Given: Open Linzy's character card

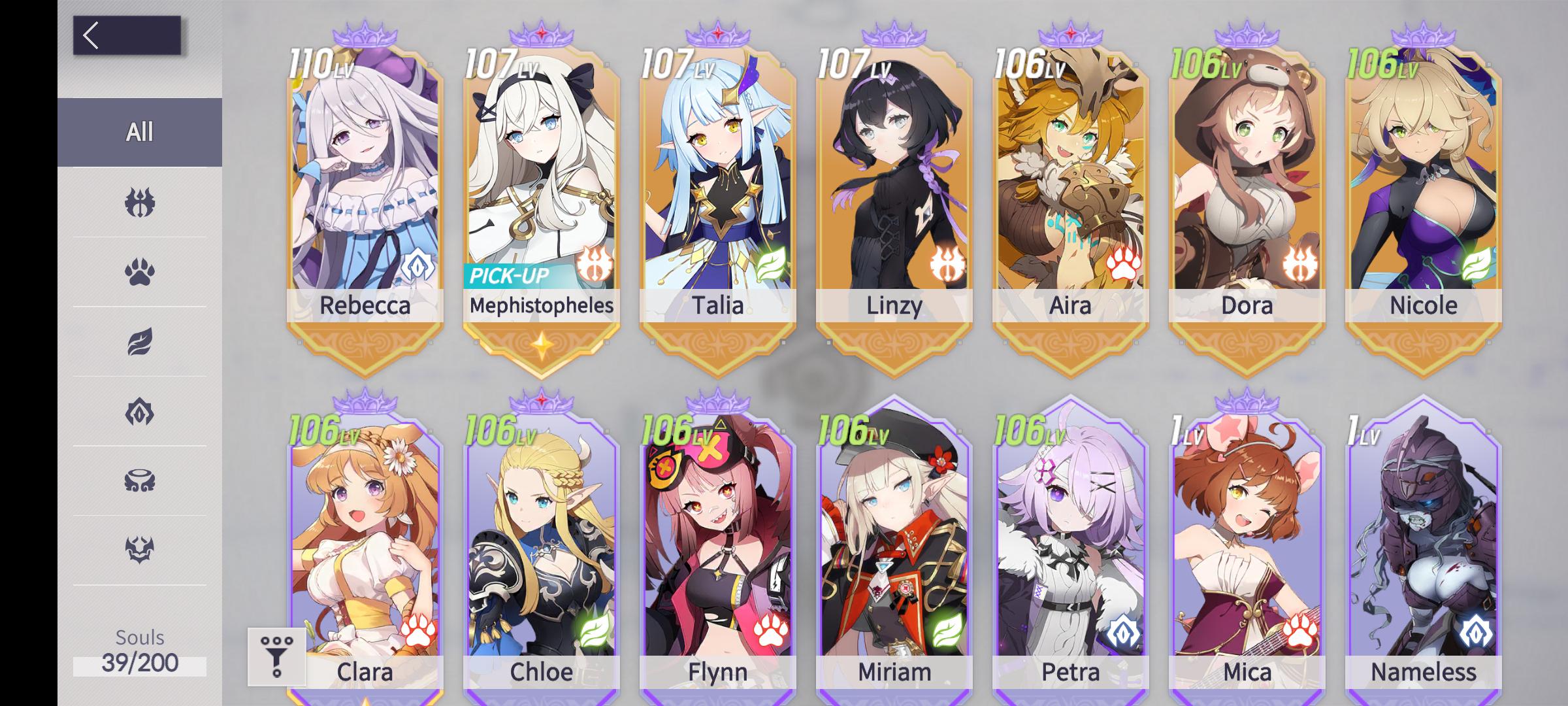Looking at the screenshot, I should point(894,183).
